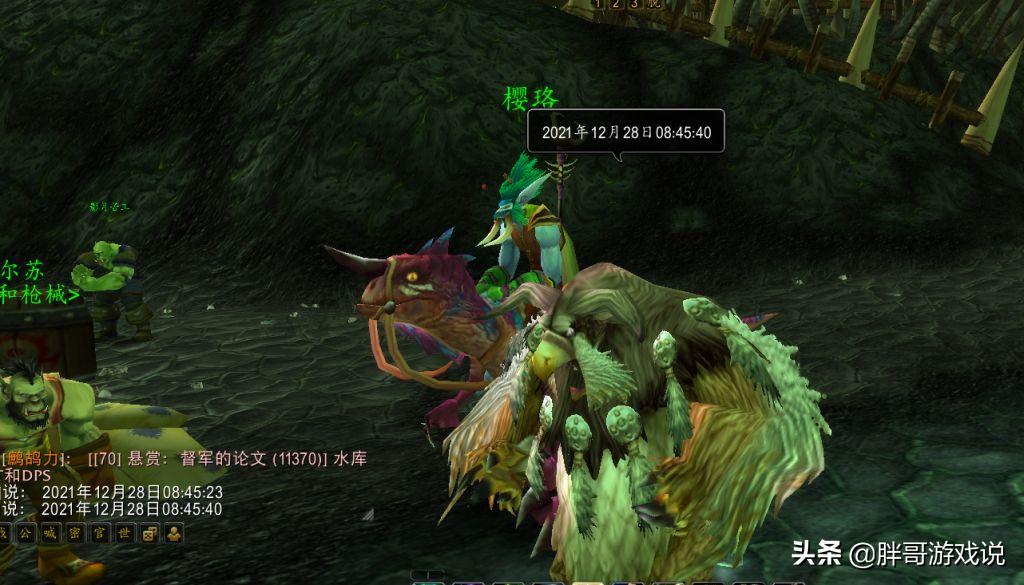The height and width of the screenshot is (585, 1024).
Task: Open the character portrait chat icon
Action: coord(174,533)
